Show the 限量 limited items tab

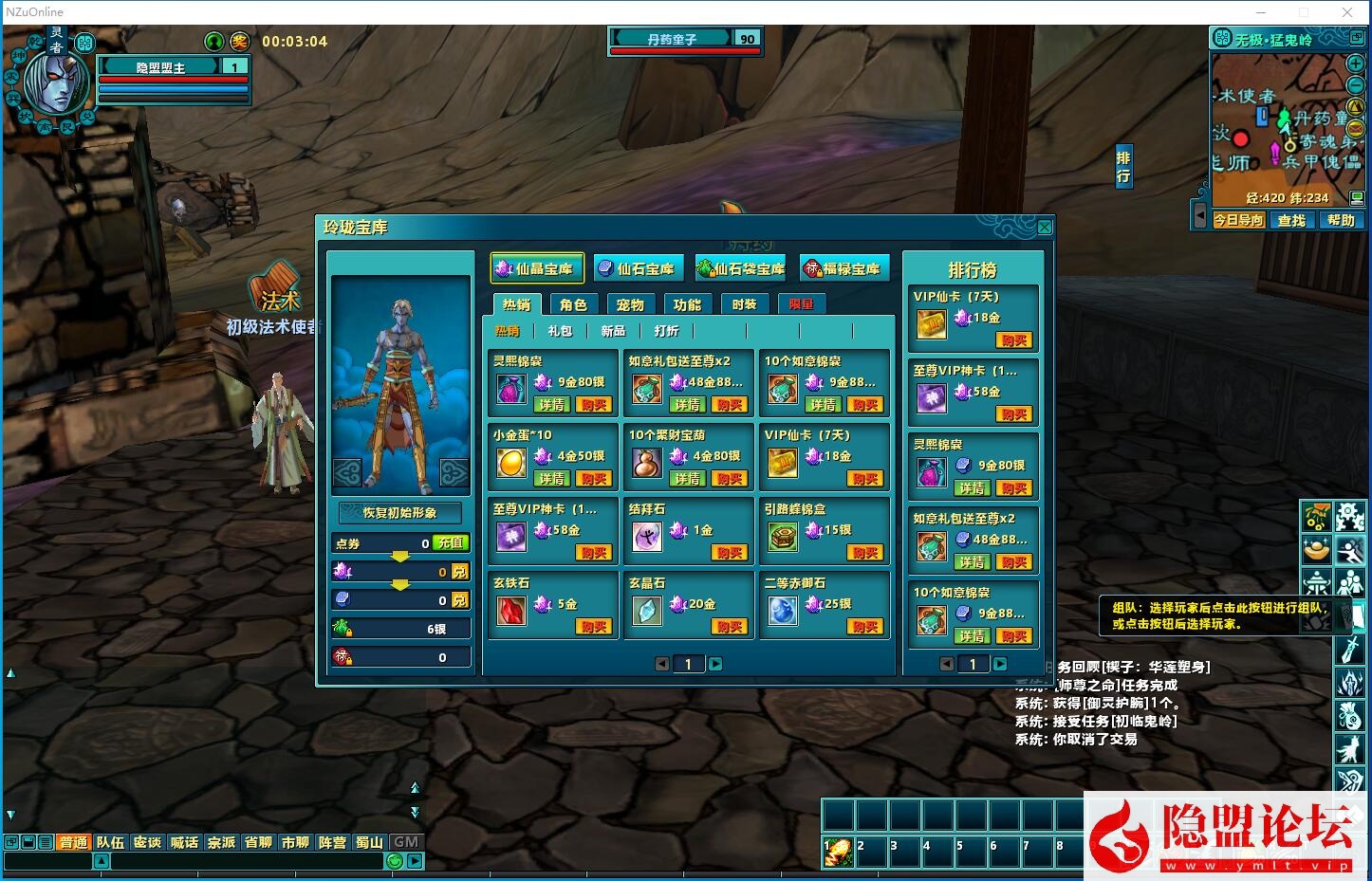[801, 304]
